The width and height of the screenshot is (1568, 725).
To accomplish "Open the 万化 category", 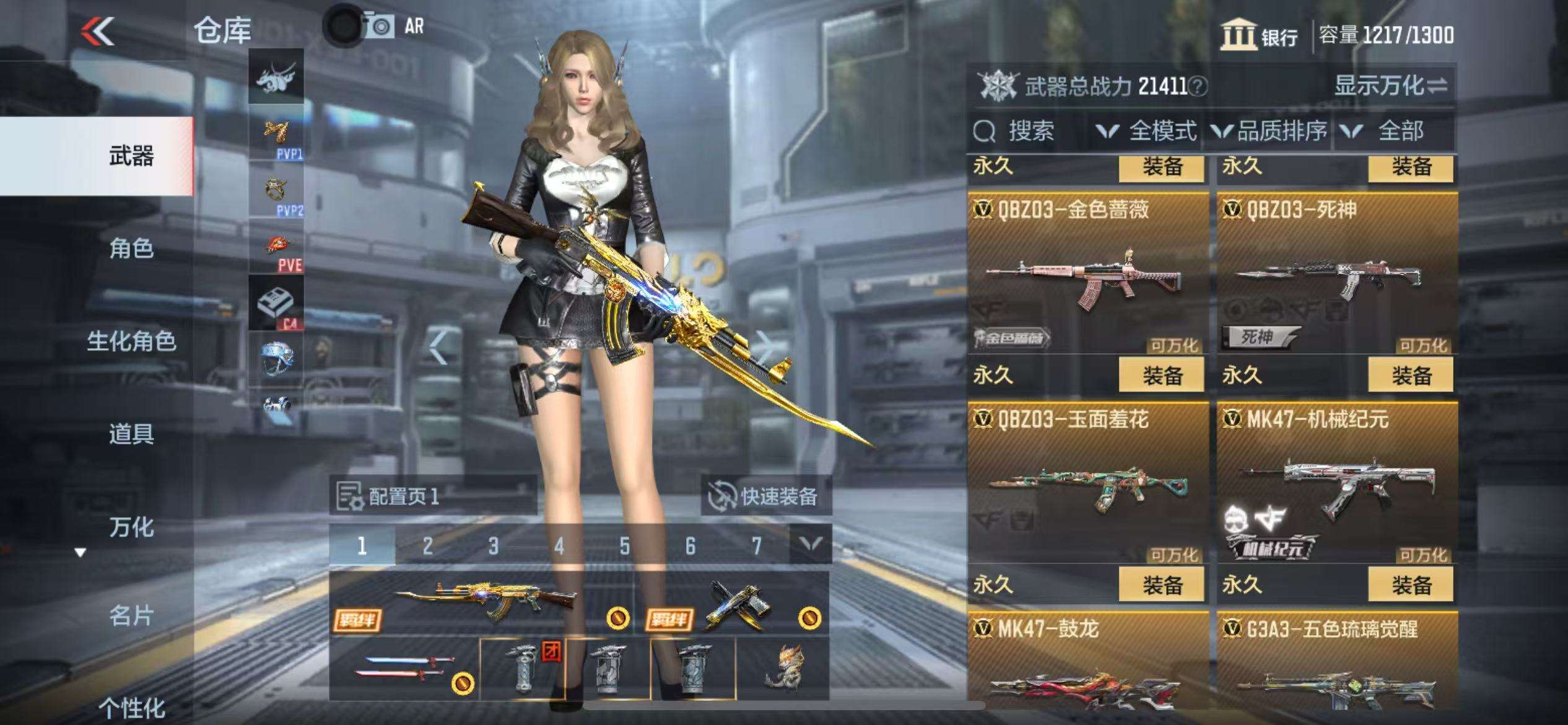I will [x=131, y=527].
